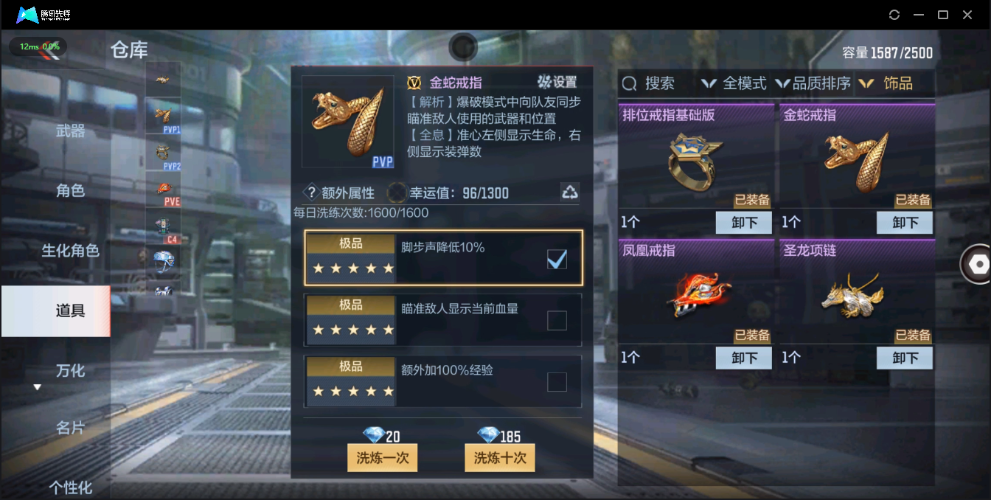Image resolution: width=991 pixels, height=500 pixels.
Task: Open the 全模式 mode filter dropdown
Action: click(734, 84)
